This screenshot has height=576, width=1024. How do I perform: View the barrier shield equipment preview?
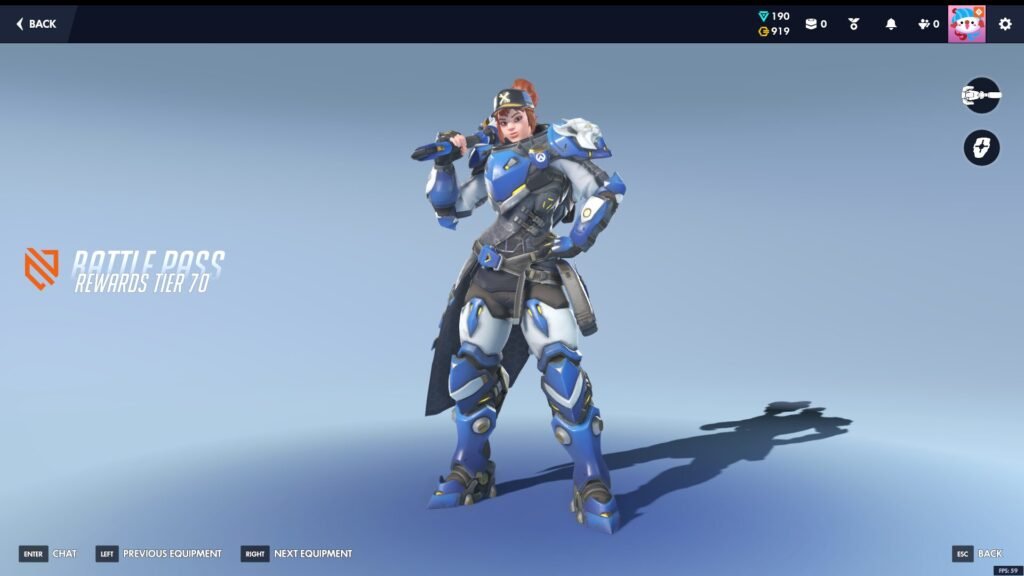[x=981, y=148]
